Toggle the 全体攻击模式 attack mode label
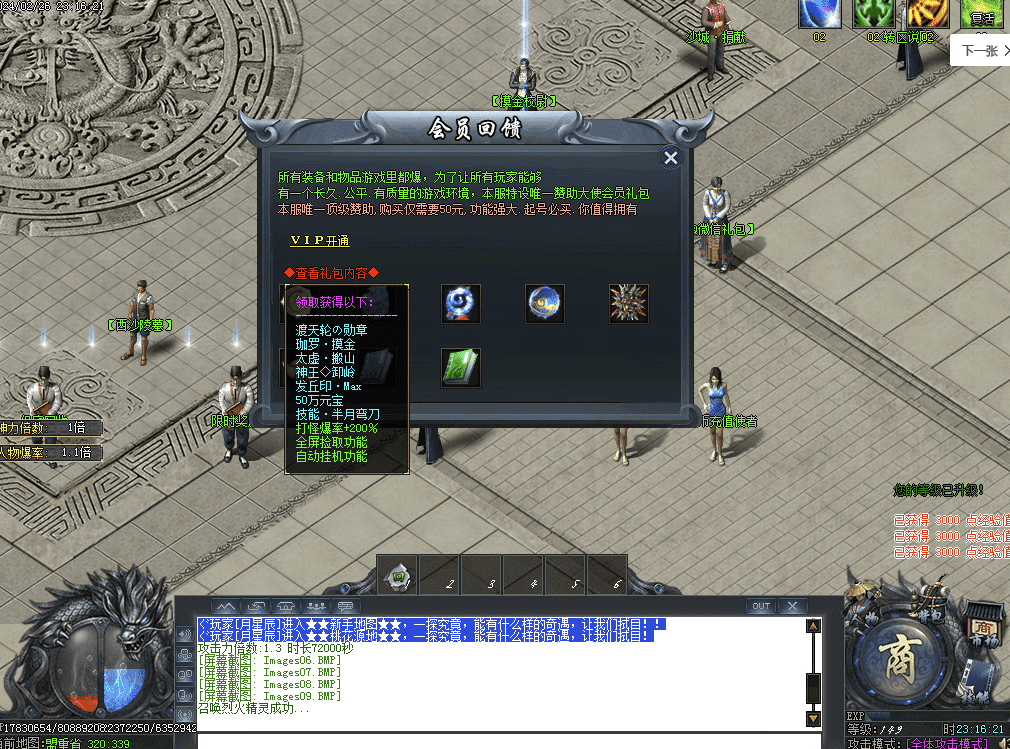This screenshot has height=749, width=1010. click(x=940, y=743)
